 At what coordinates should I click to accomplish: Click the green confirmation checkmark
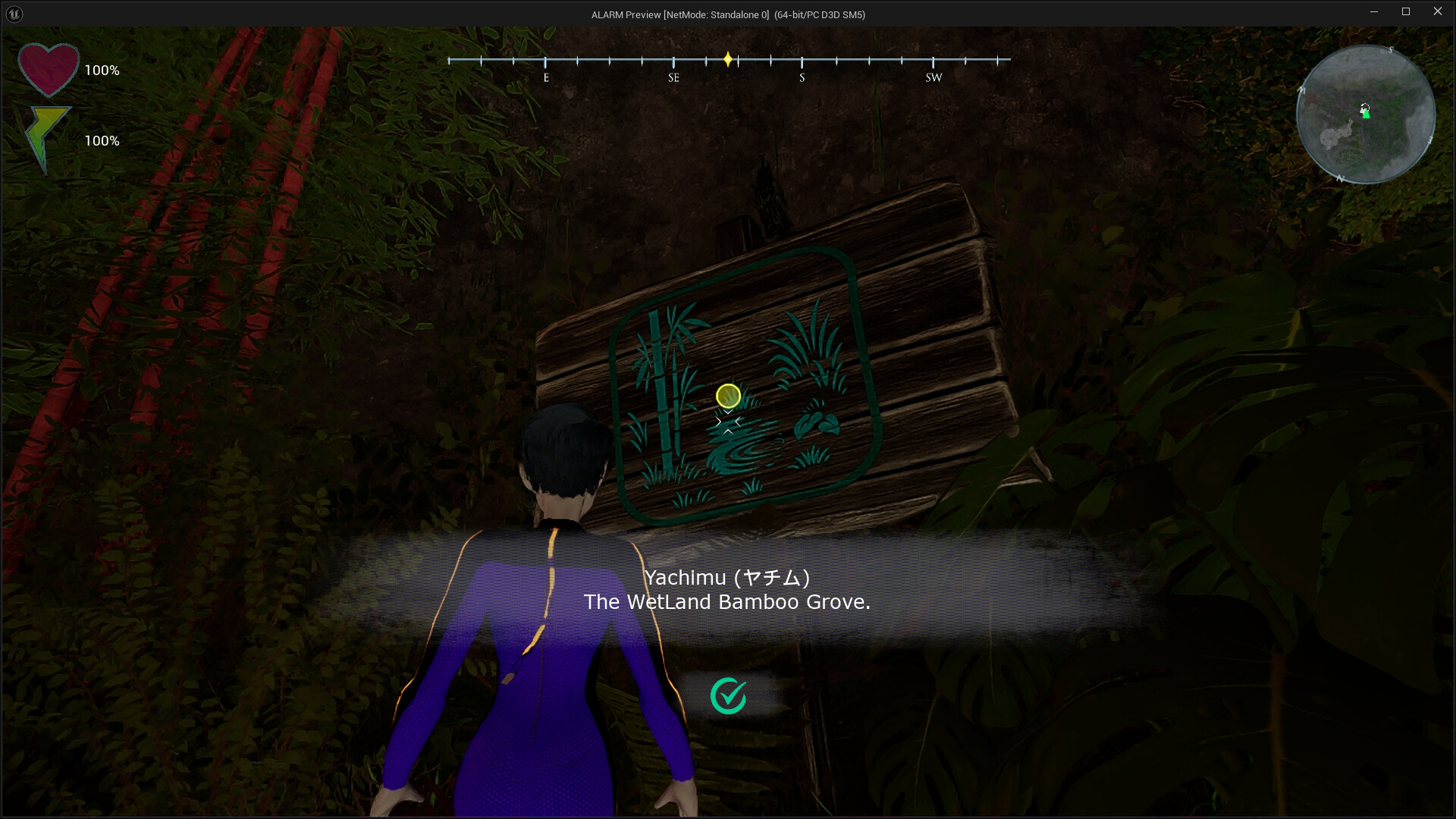tap(728, 695)
